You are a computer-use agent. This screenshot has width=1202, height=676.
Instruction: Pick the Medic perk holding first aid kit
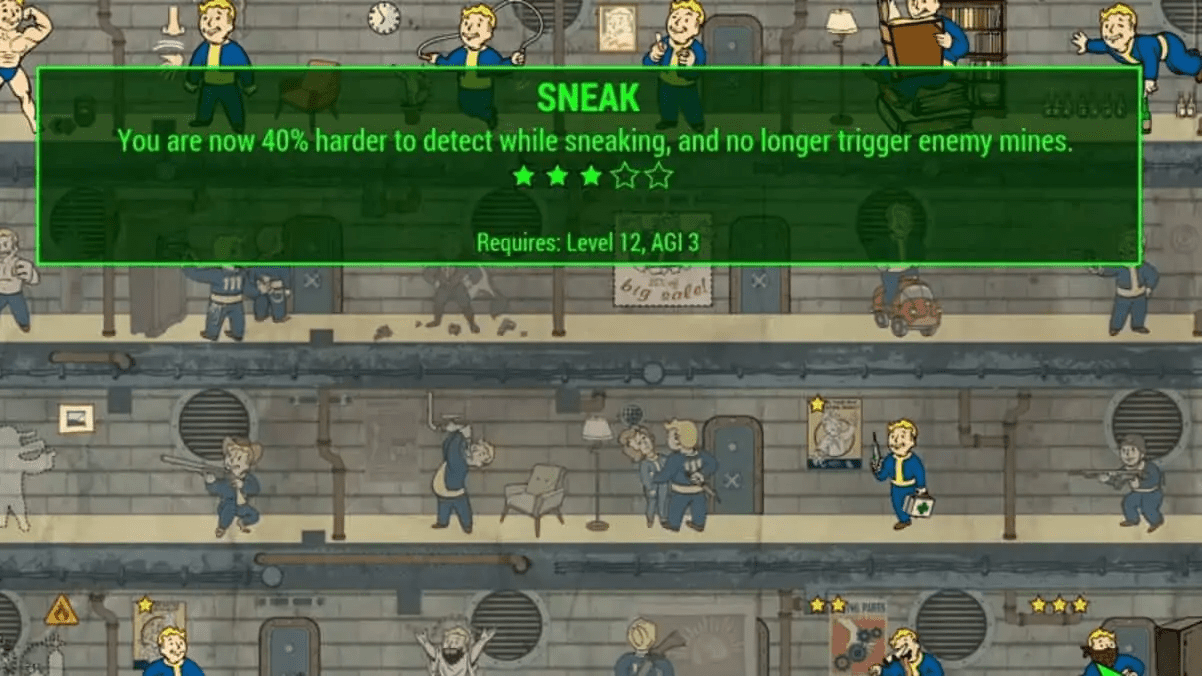pyautogui.click(x=900, y=471)
